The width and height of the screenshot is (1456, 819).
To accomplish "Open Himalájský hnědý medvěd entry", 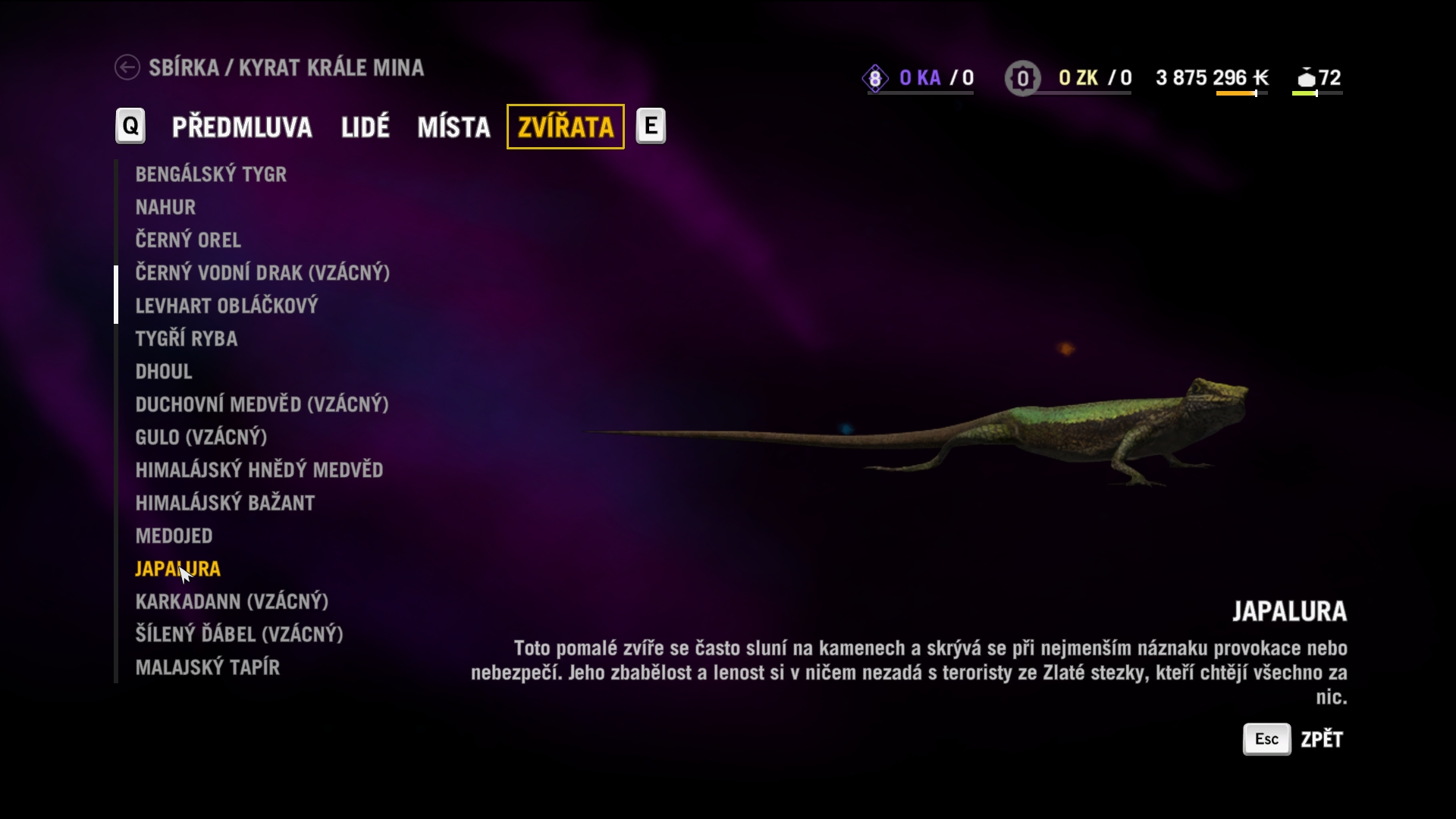I will (259, 470).
